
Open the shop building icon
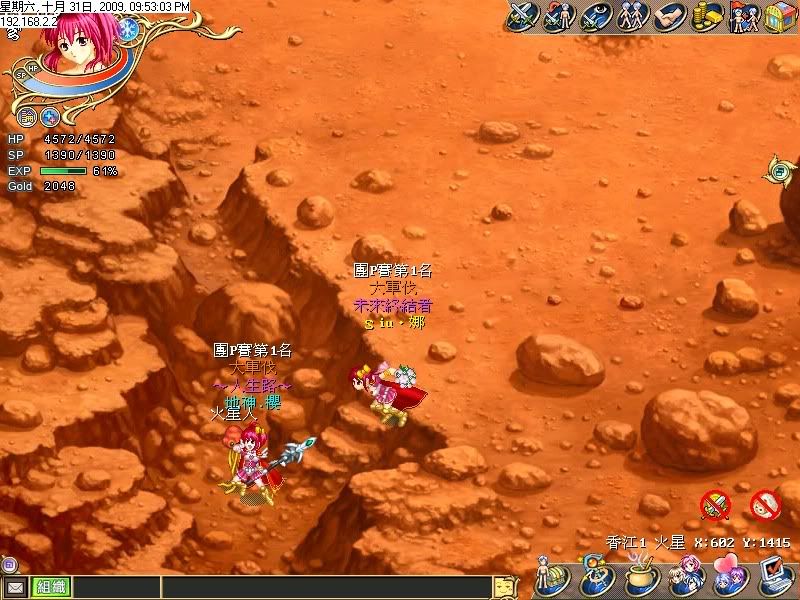(779, 15)
